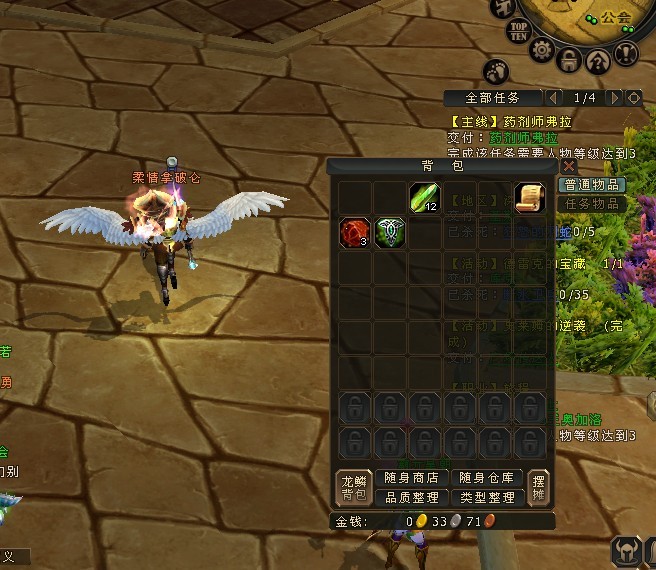The width and height of the screenshot is (656, 570).
Task: Switch to the 任务物品 tab
Action: [x=593, y=204]
